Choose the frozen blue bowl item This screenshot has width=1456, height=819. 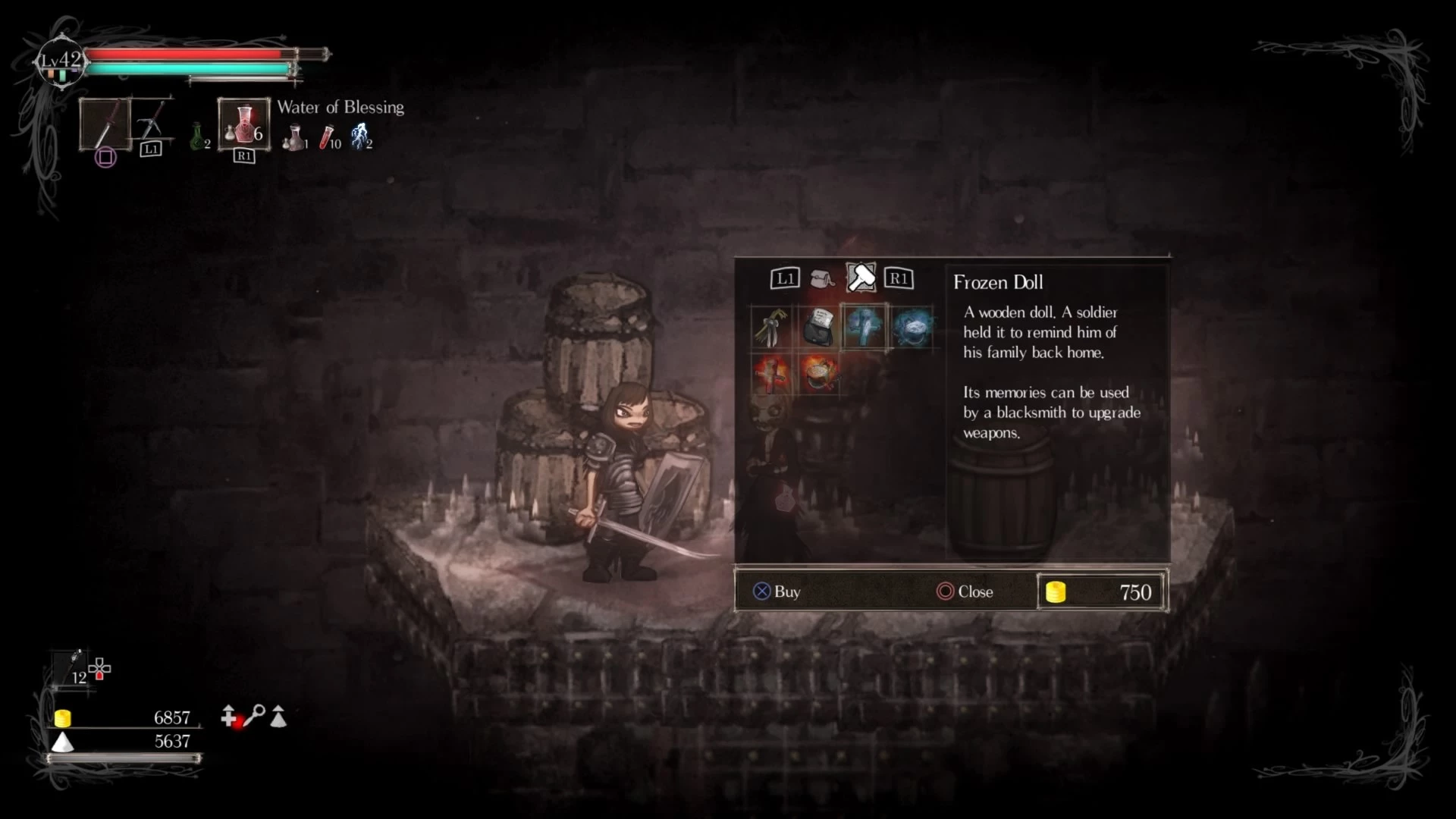pos(911,328)
